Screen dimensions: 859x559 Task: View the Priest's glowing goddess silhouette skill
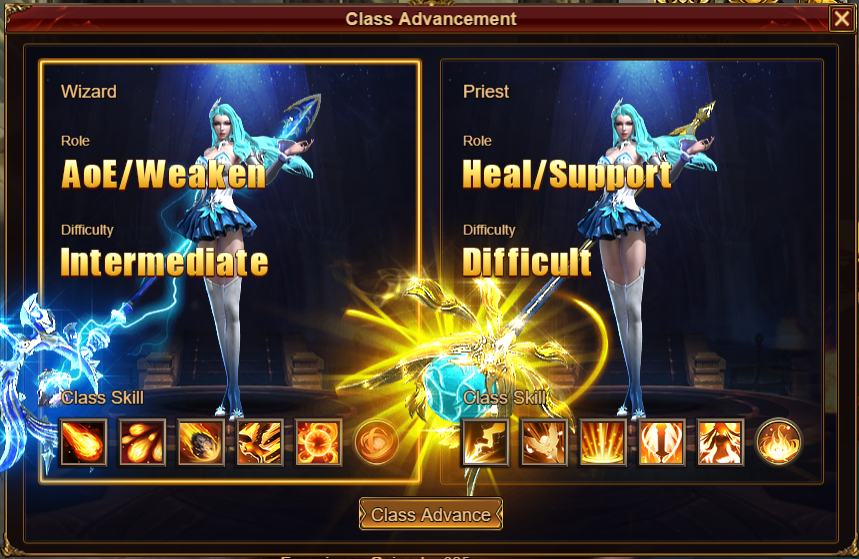(x=721, y=442)
